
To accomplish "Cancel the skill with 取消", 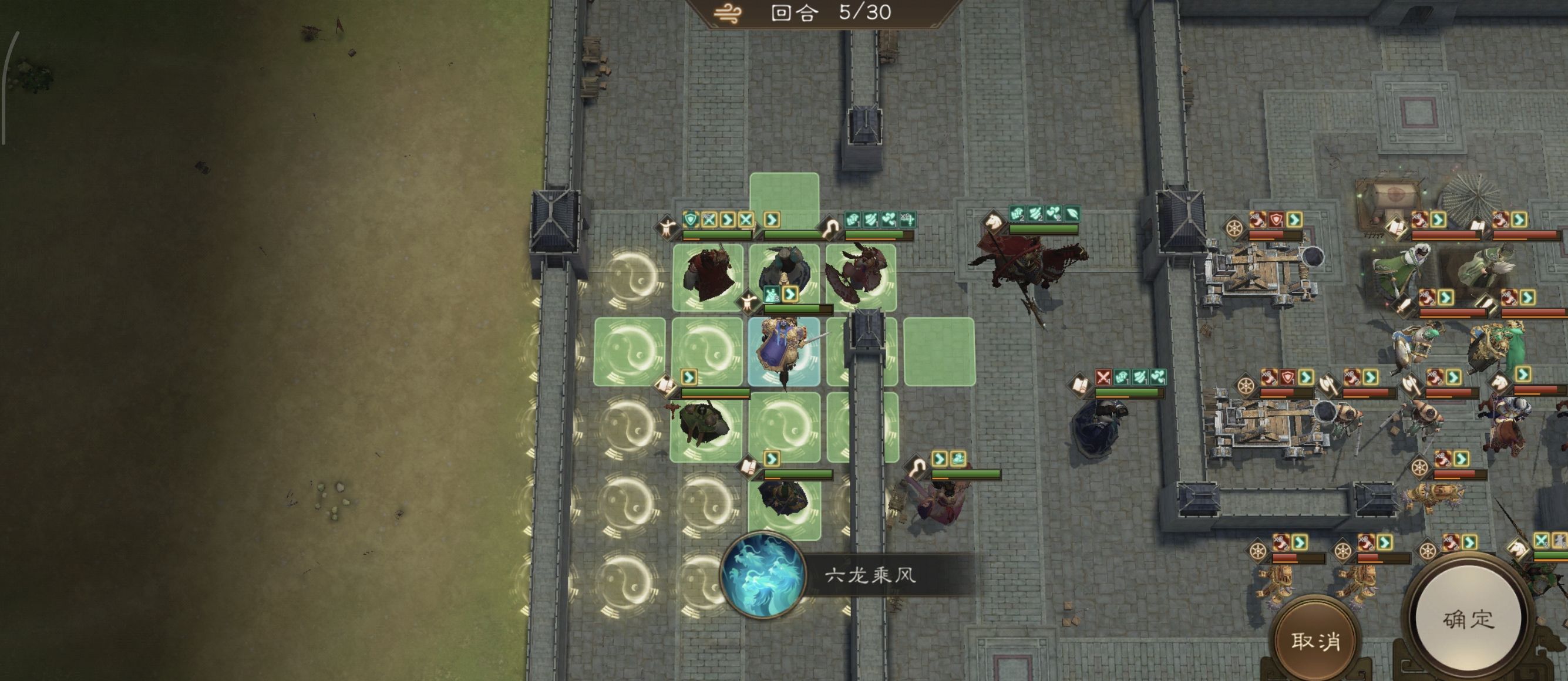I will click(1316, 640).
